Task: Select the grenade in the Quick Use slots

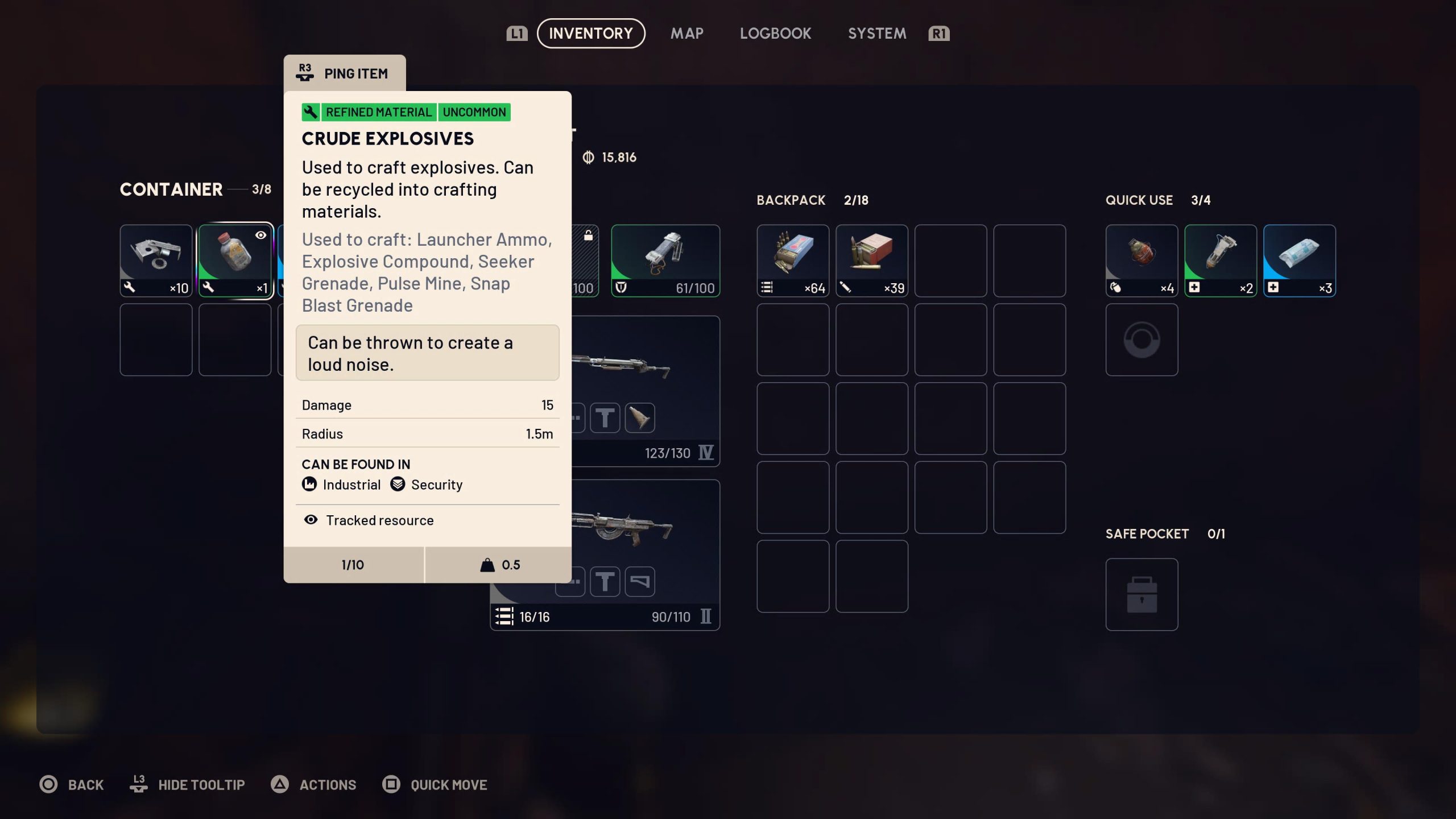Action: (1141, 259)
